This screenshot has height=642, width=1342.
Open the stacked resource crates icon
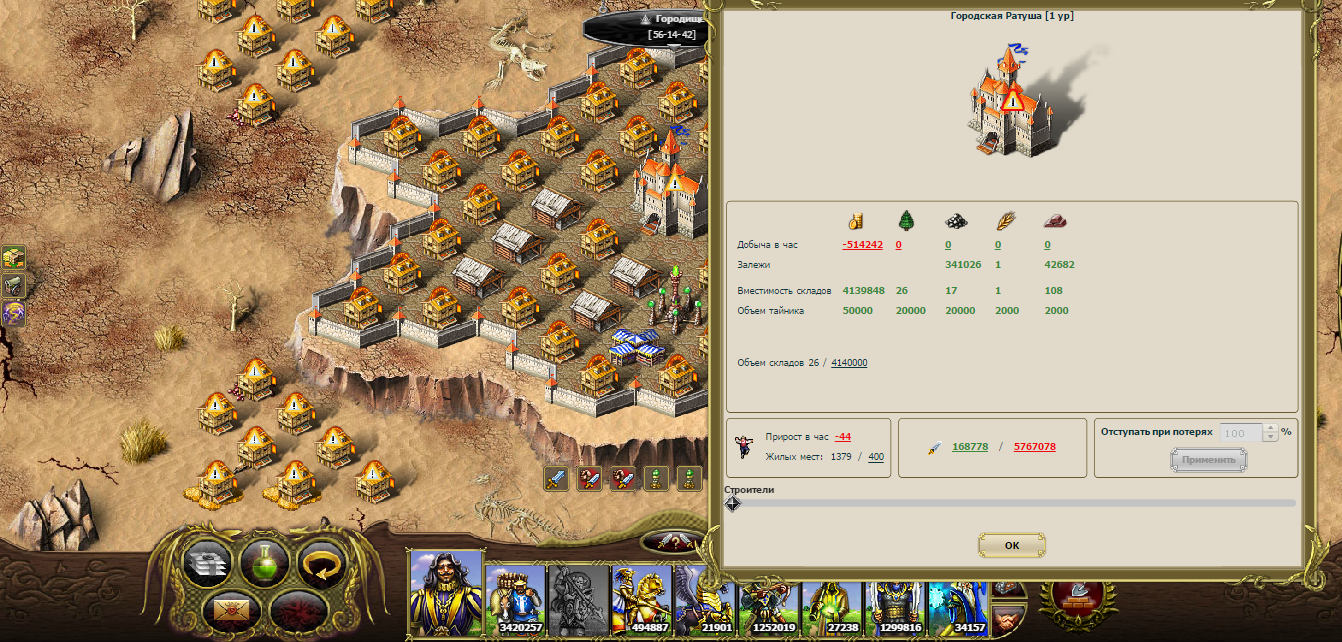point(13,258)
